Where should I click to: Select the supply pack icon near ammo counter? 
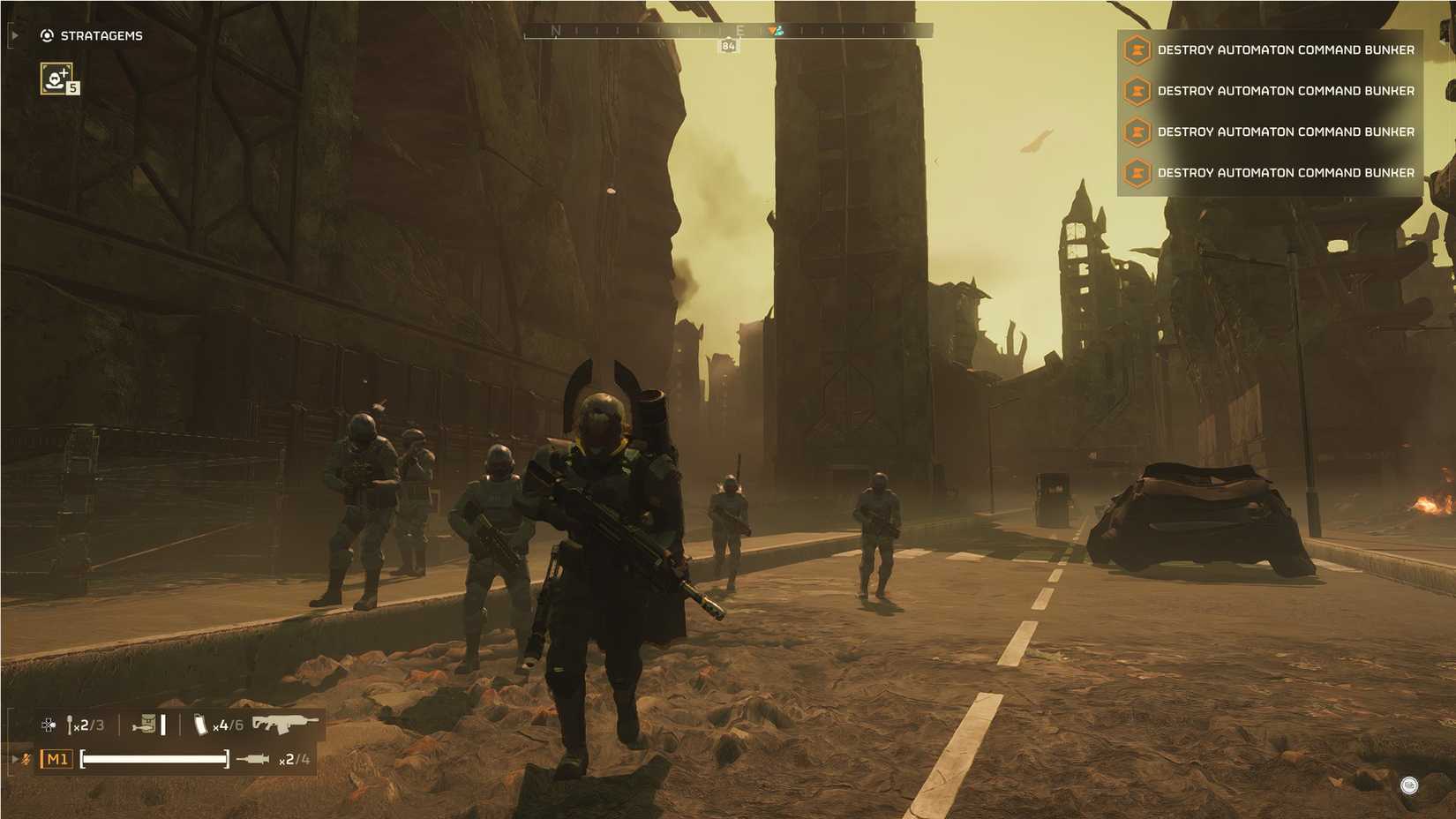(x=147, y=725)
